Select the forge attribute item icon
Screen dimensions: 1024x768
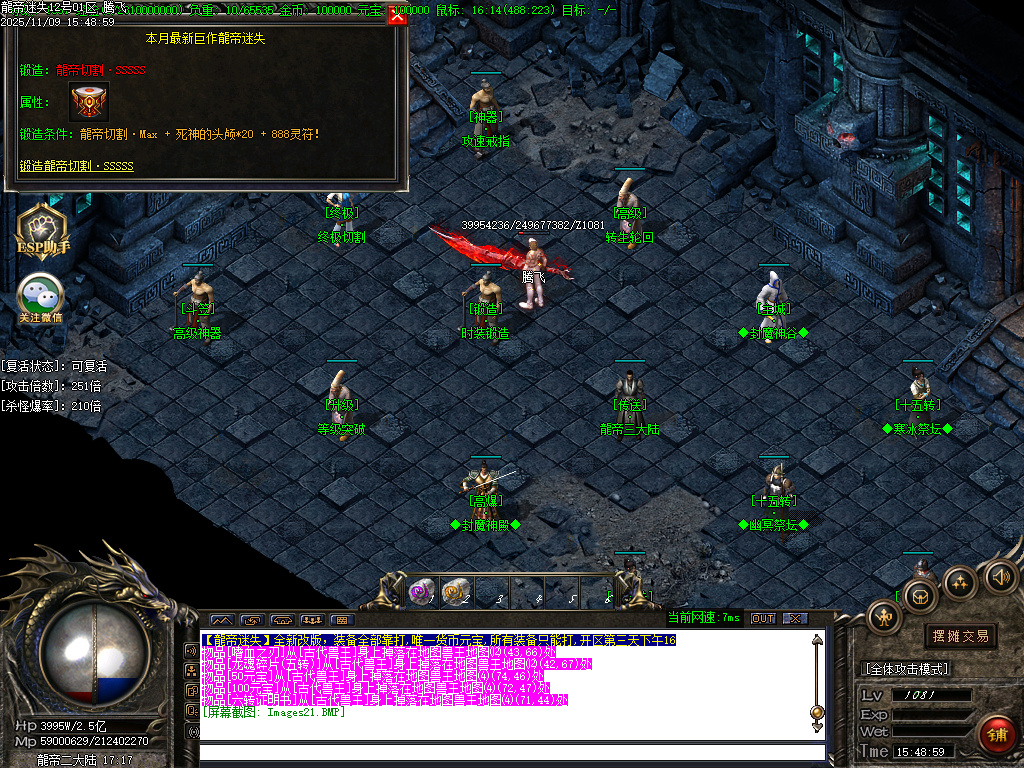tap(89, 102)
